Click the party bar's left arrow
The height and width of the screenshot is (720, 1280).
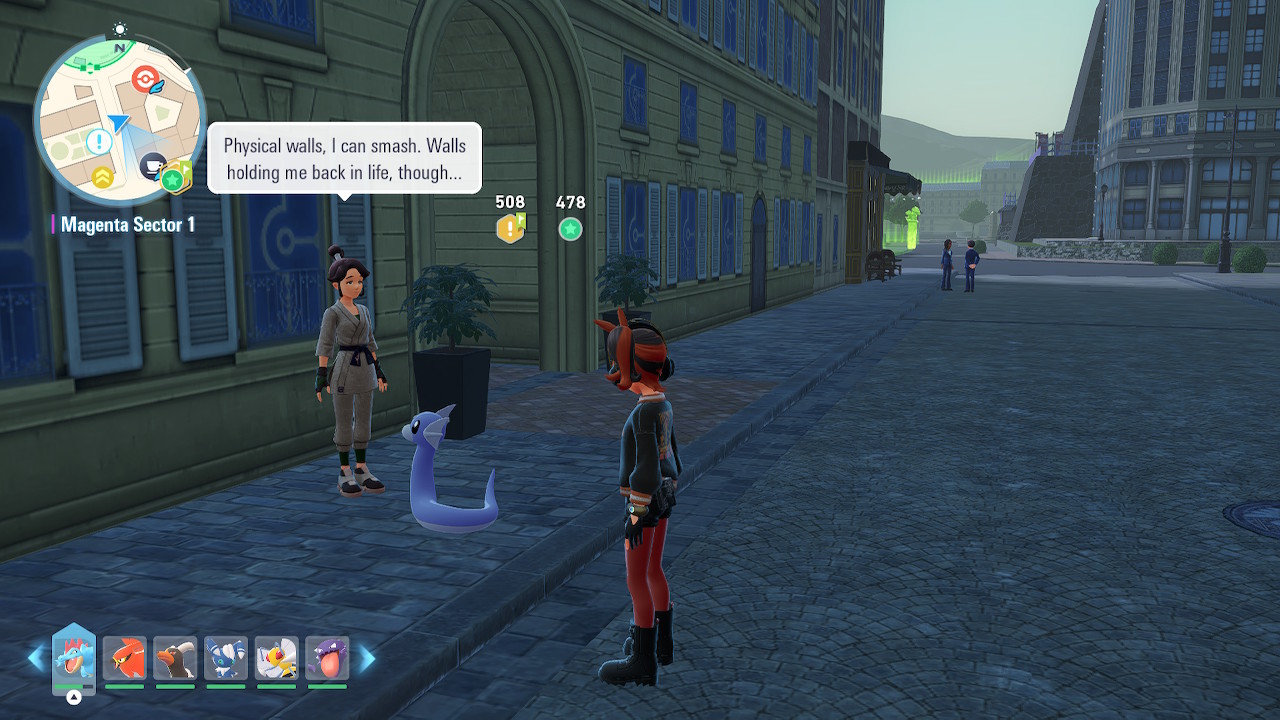(x=36, y=658)
